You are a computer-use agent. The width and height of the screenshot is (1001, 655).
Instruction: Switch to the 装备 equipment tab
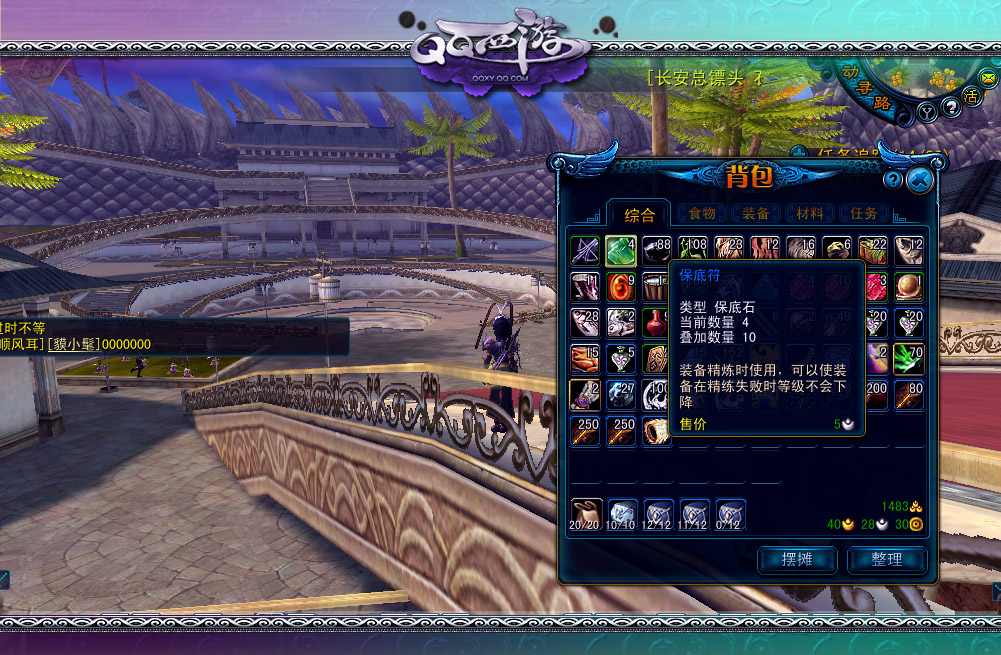(756, 213)
